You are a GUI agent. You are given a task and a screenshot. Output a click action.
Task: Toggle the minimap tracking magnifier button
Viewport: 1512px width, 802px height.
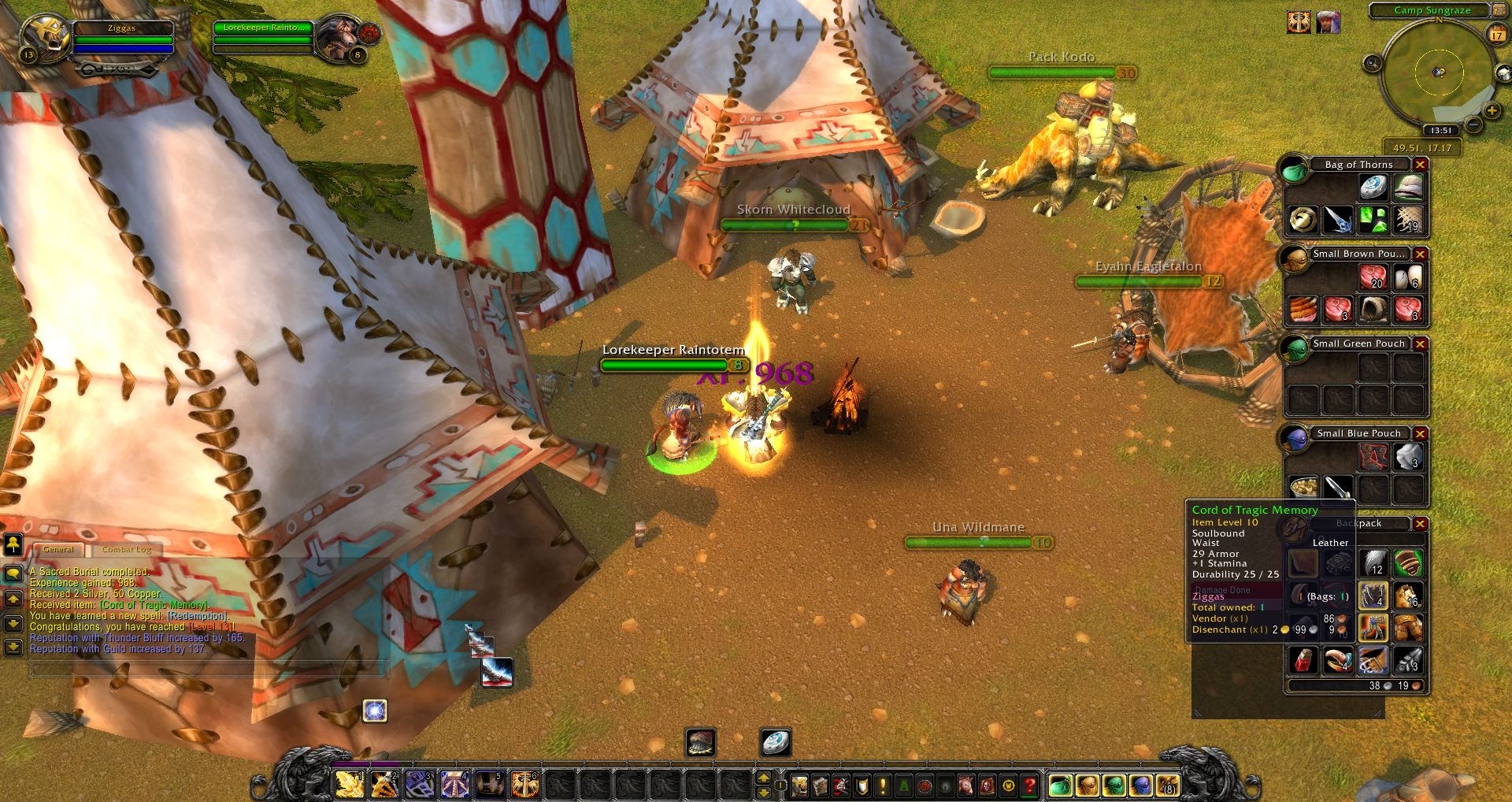click(x=1373, y=63)
